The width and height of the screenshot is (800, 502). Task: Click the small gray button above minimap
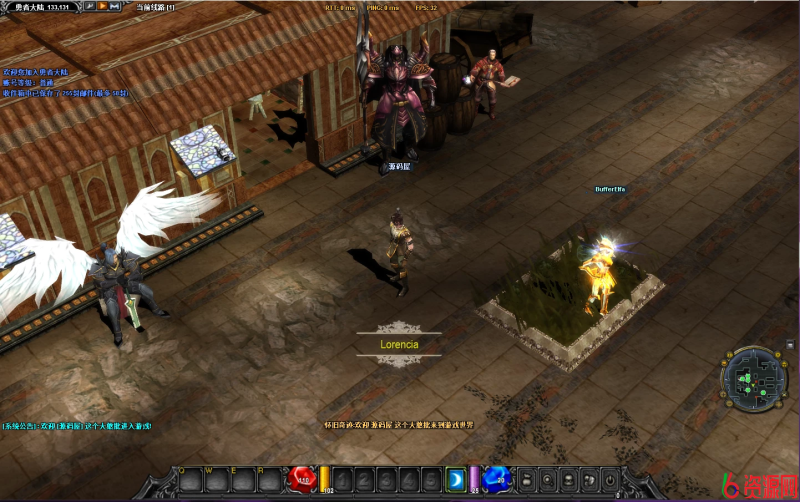[x=789, y=344]
